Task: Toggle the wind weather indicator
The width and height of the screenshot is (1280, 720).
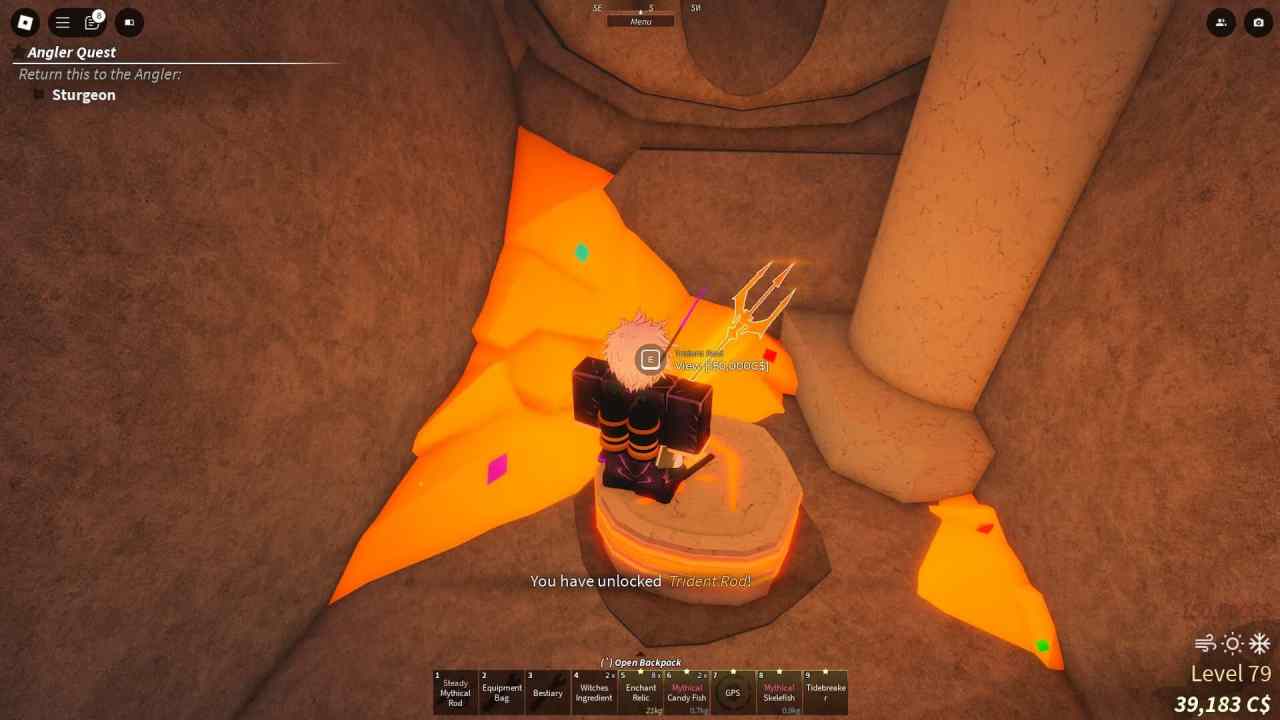Action: [x=1205, y=645]
